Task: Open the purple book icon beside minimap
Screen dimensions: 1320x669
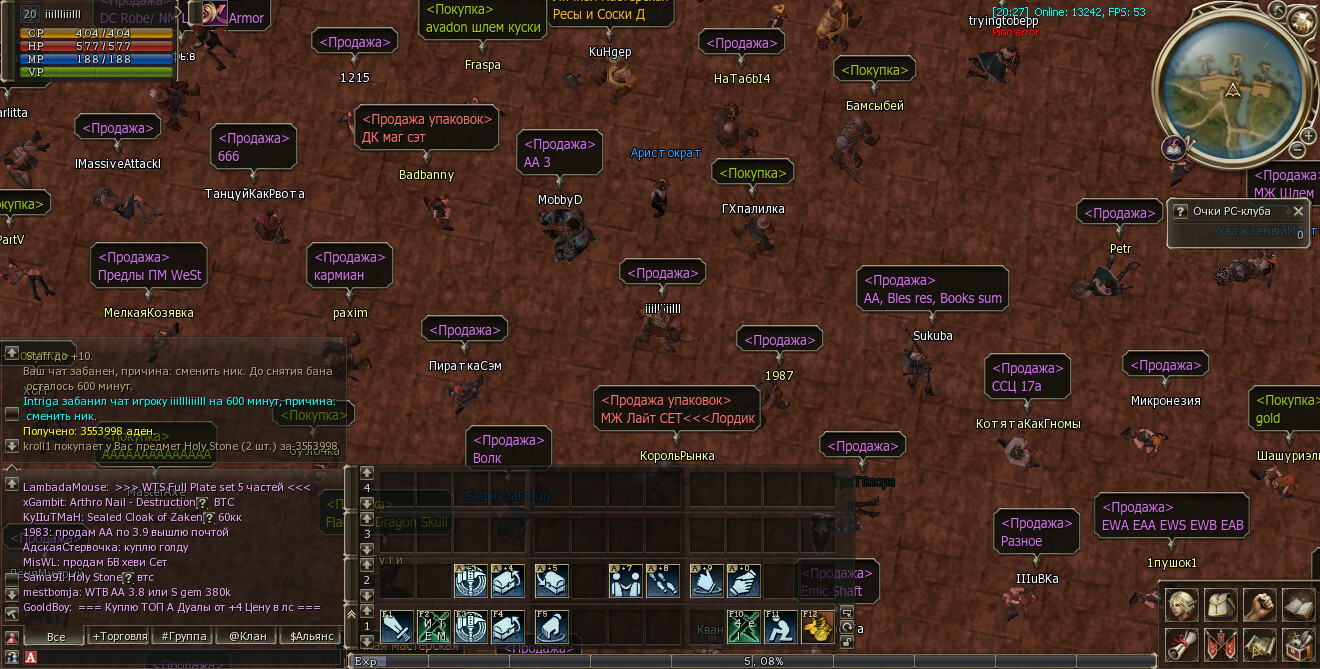Action: click(1174, 148)
